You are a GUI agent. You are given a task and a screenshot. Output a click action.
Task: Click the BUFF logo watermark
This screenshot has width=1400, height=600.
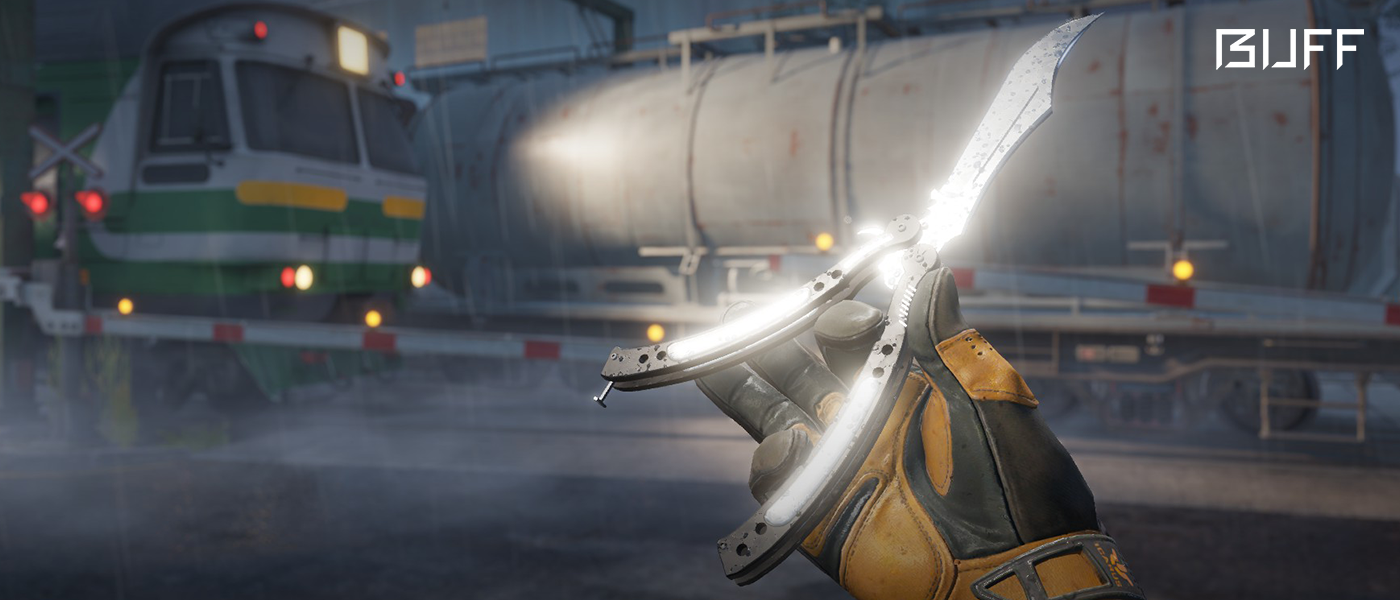1288,49
